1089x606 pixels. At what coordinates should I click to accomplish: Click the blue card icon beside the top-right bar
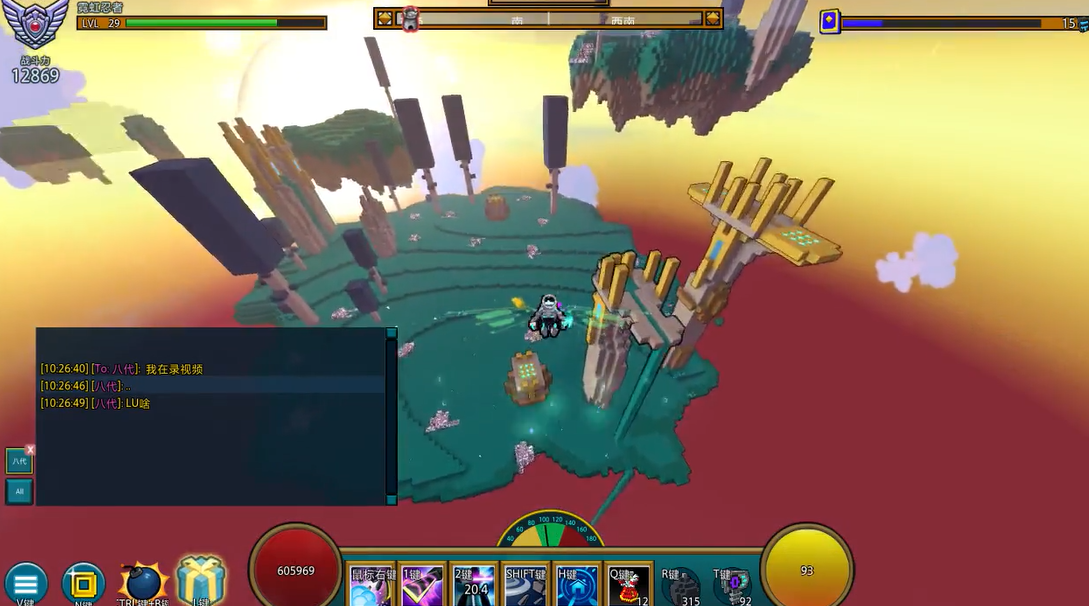(830, 22)
